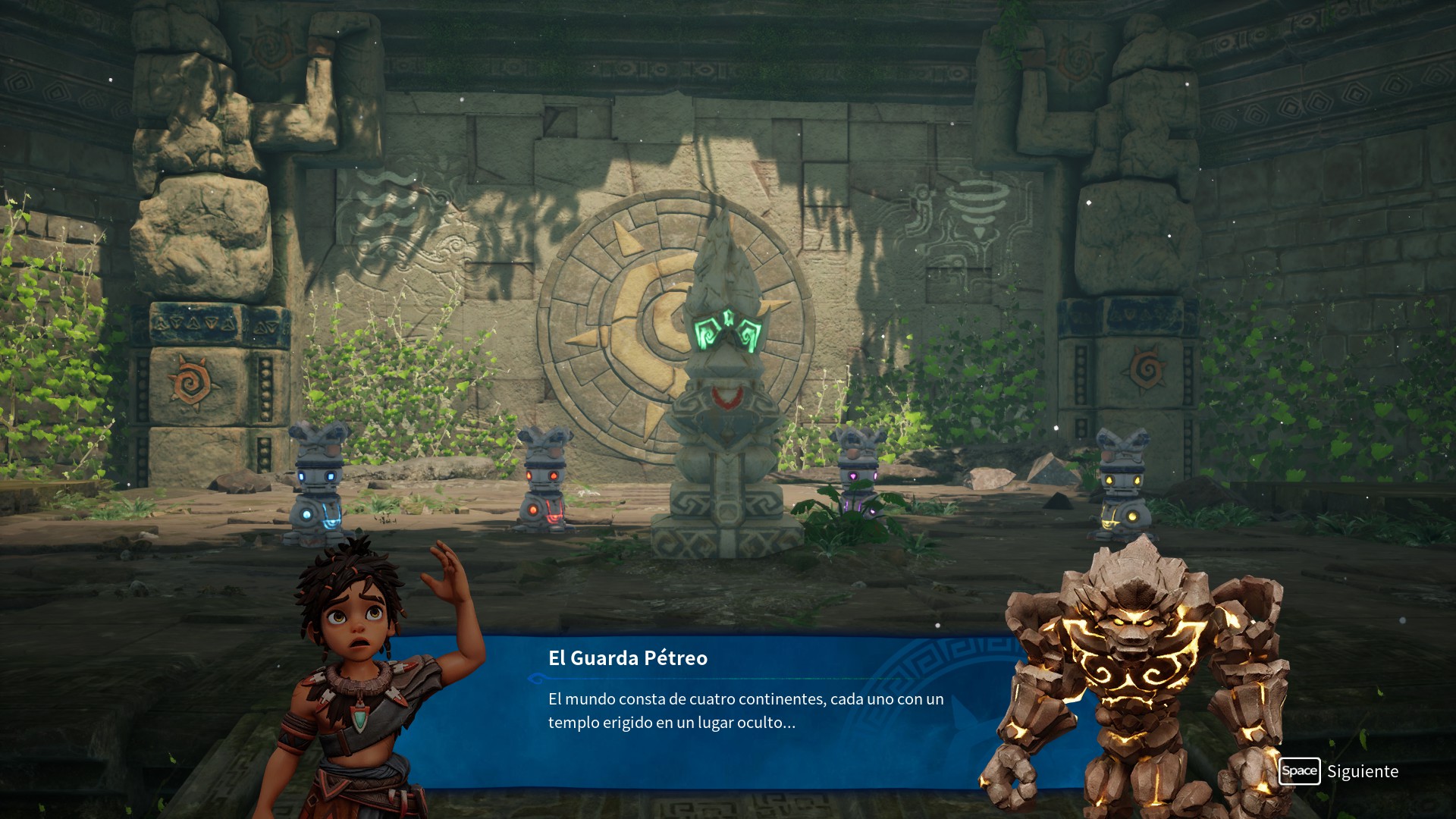Continue the dialogue with Siguiente

1339,771
